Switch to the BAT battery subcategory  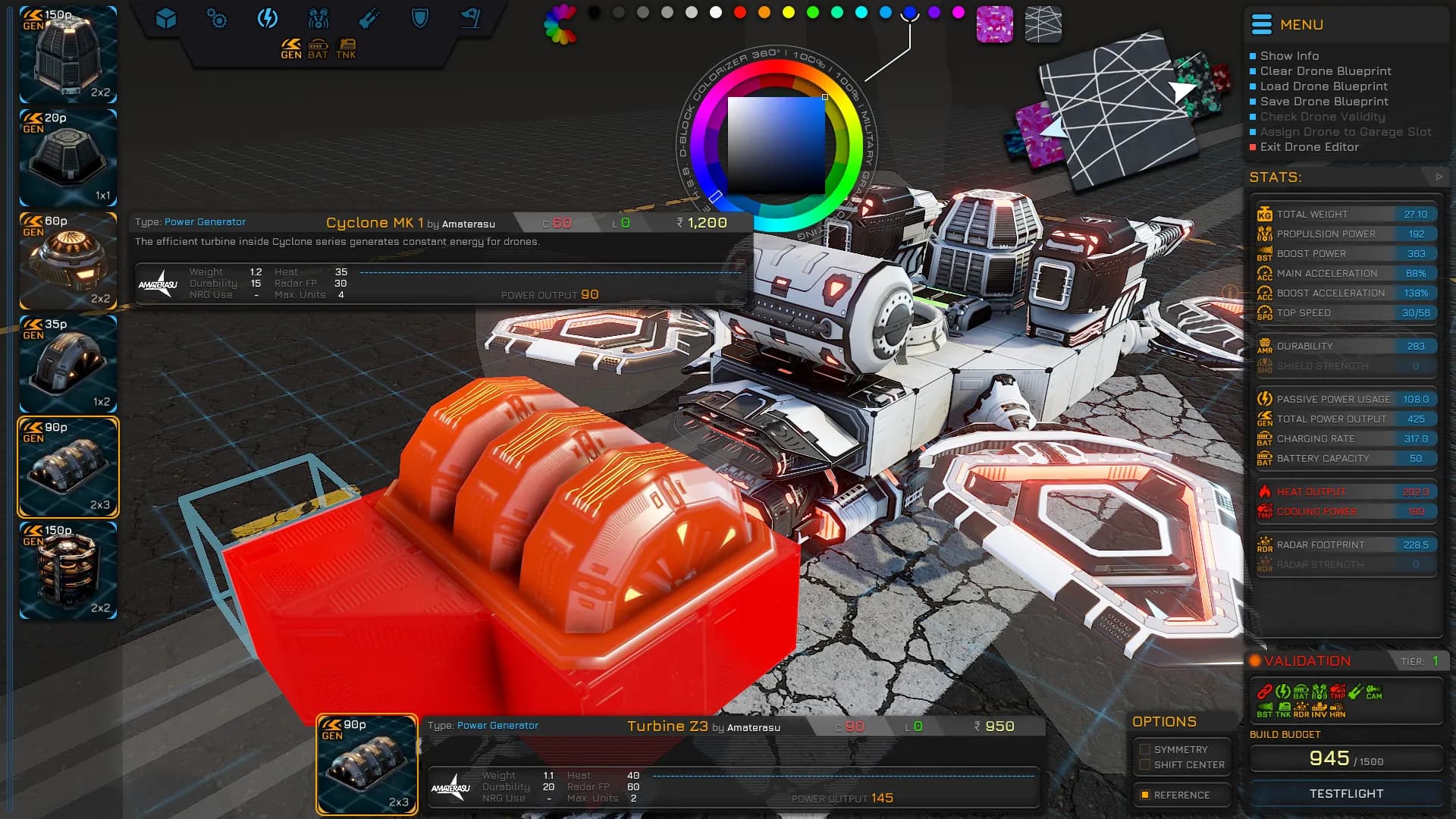click(318, 49)
